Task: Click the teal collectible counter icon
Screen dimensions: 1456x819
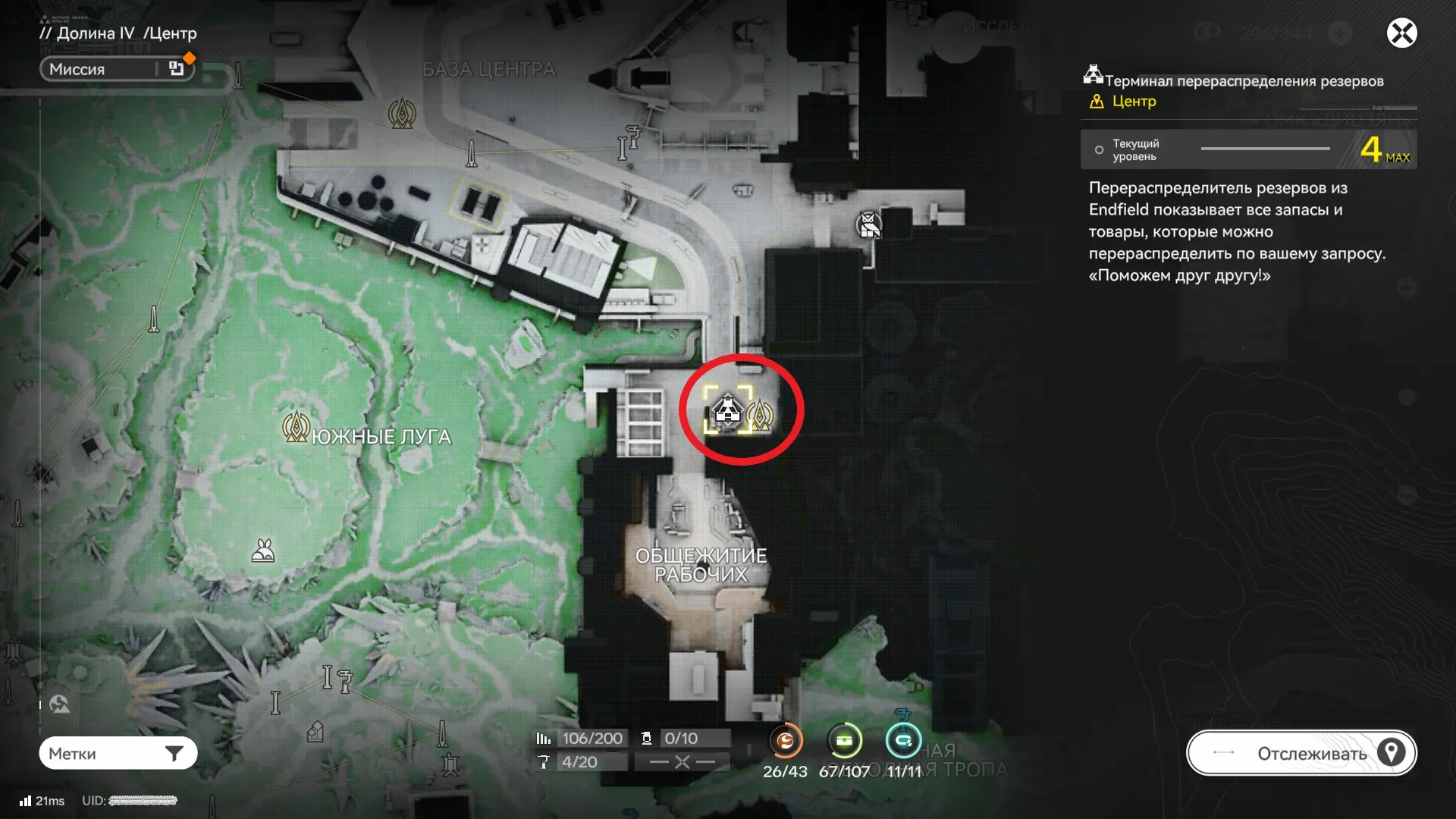Action: (x=903, y=741)
